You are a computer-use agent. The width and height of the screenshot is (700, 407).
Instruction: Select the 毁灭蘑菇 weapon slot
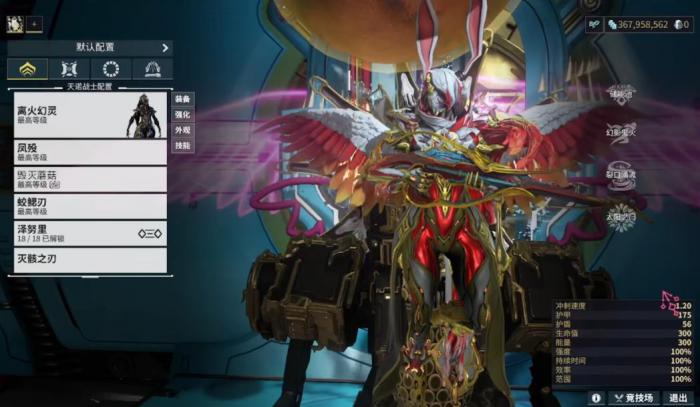tap(88, 179)
